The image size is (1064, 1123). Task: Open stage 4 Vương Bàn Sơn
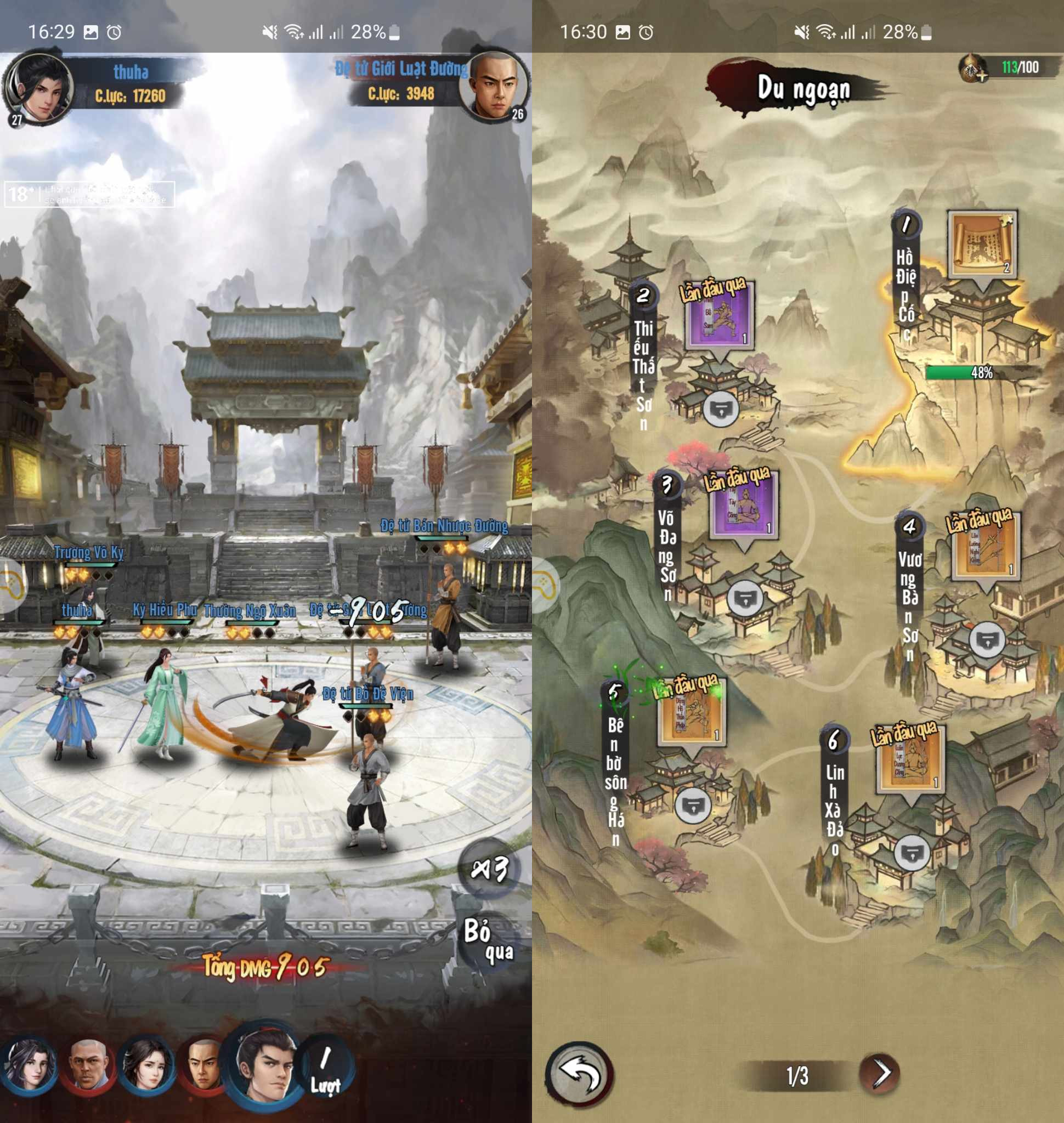987,641
